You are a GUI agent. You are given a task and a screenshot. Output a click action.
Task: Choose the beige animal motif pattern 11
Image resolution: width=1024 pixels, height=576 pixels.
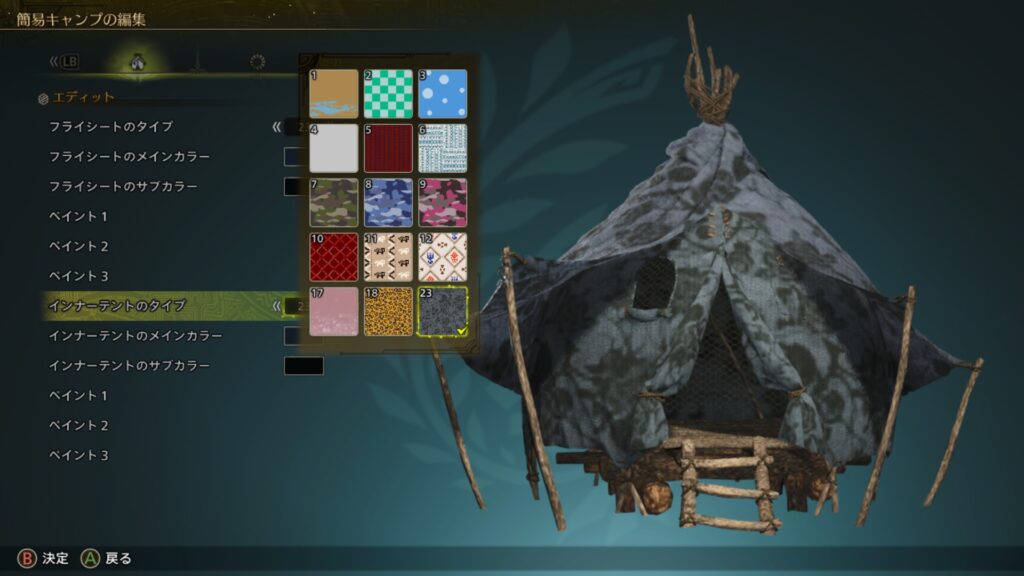coord(388,257)
